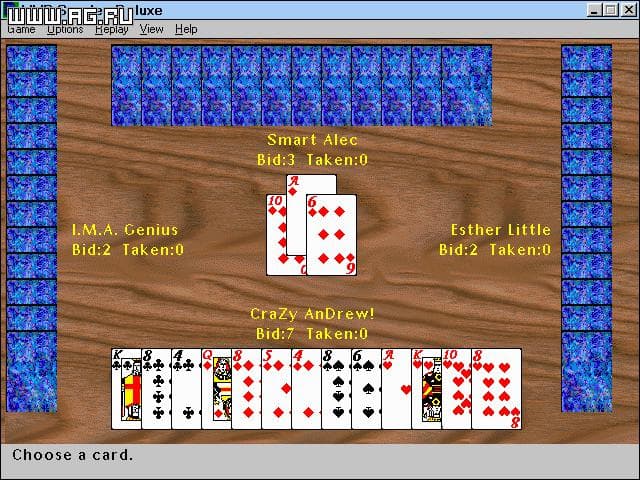Play the eight of spades
The width and height of the screenshot is (640, 480).
pos(335,388)
